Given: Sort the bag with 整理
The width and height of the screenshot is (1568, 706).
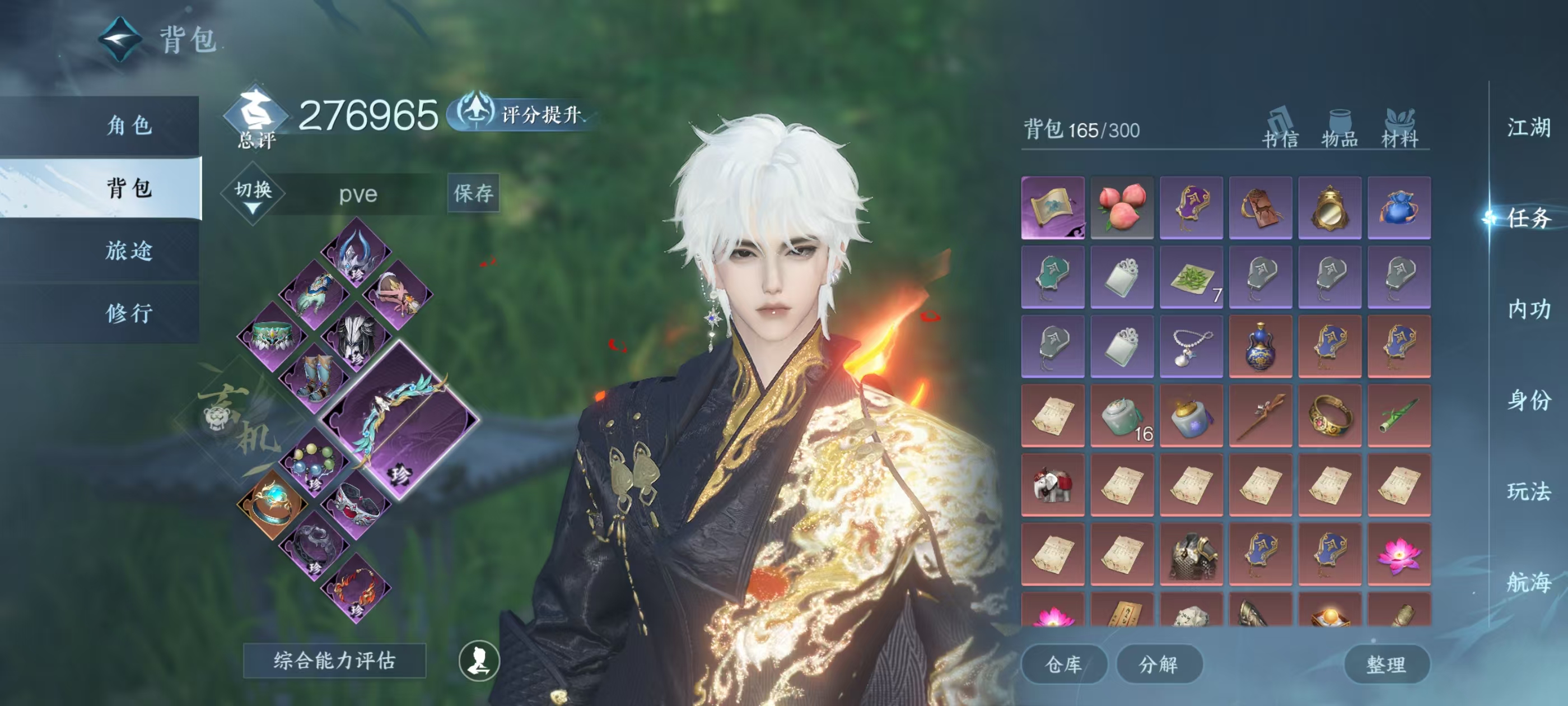Looking at the screenshot, I should tap(1386, 664).
